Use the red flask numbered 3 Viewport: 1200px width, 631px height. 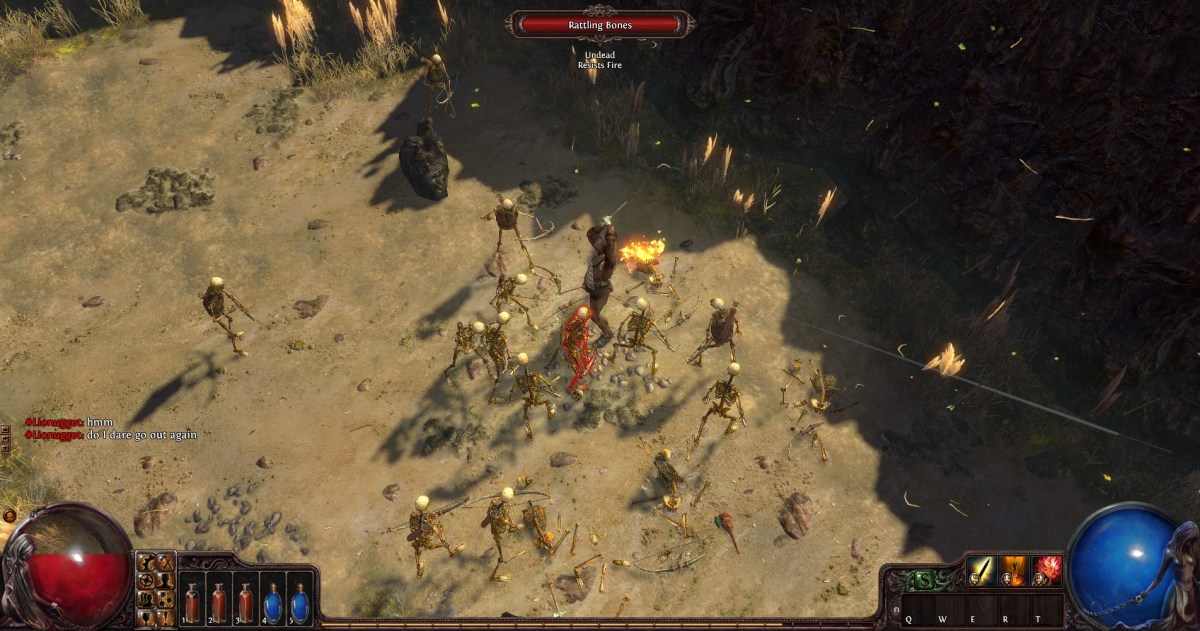[245, 602]
